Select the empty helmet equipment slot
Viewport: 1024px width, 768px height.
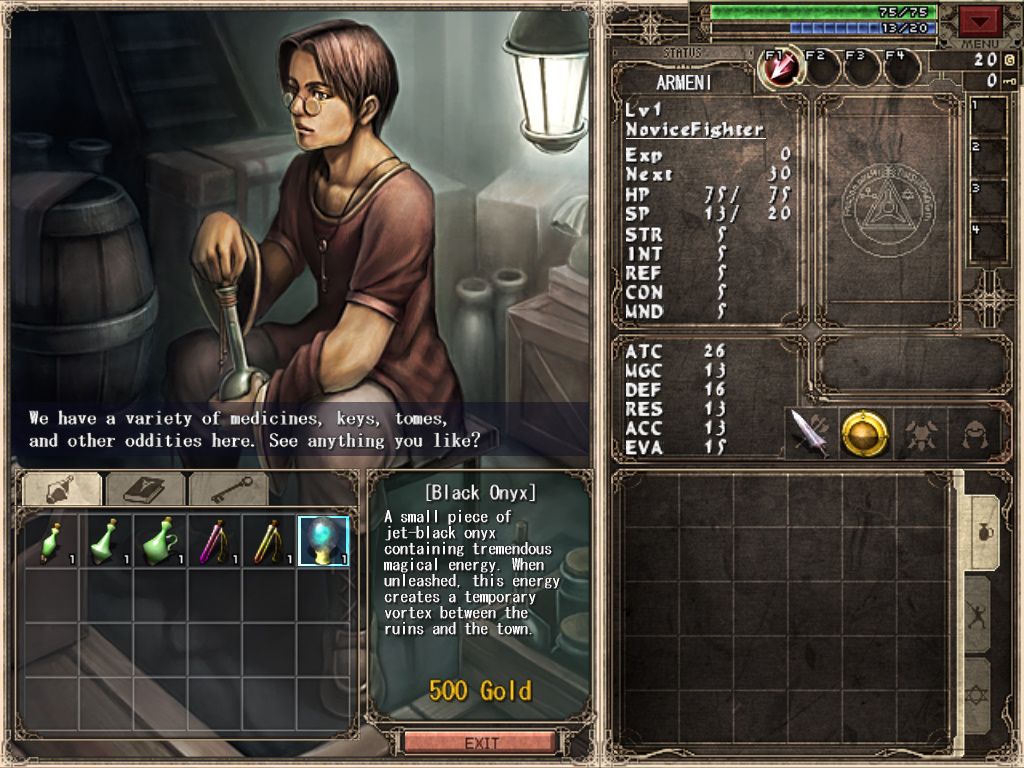click(974, 433)
